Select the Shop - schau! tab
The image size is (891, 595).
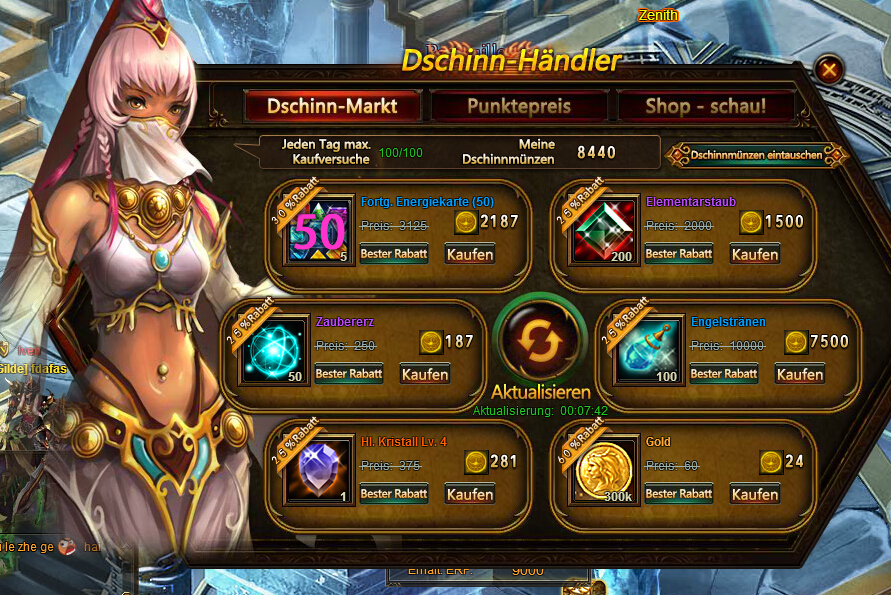click(705, 106)
